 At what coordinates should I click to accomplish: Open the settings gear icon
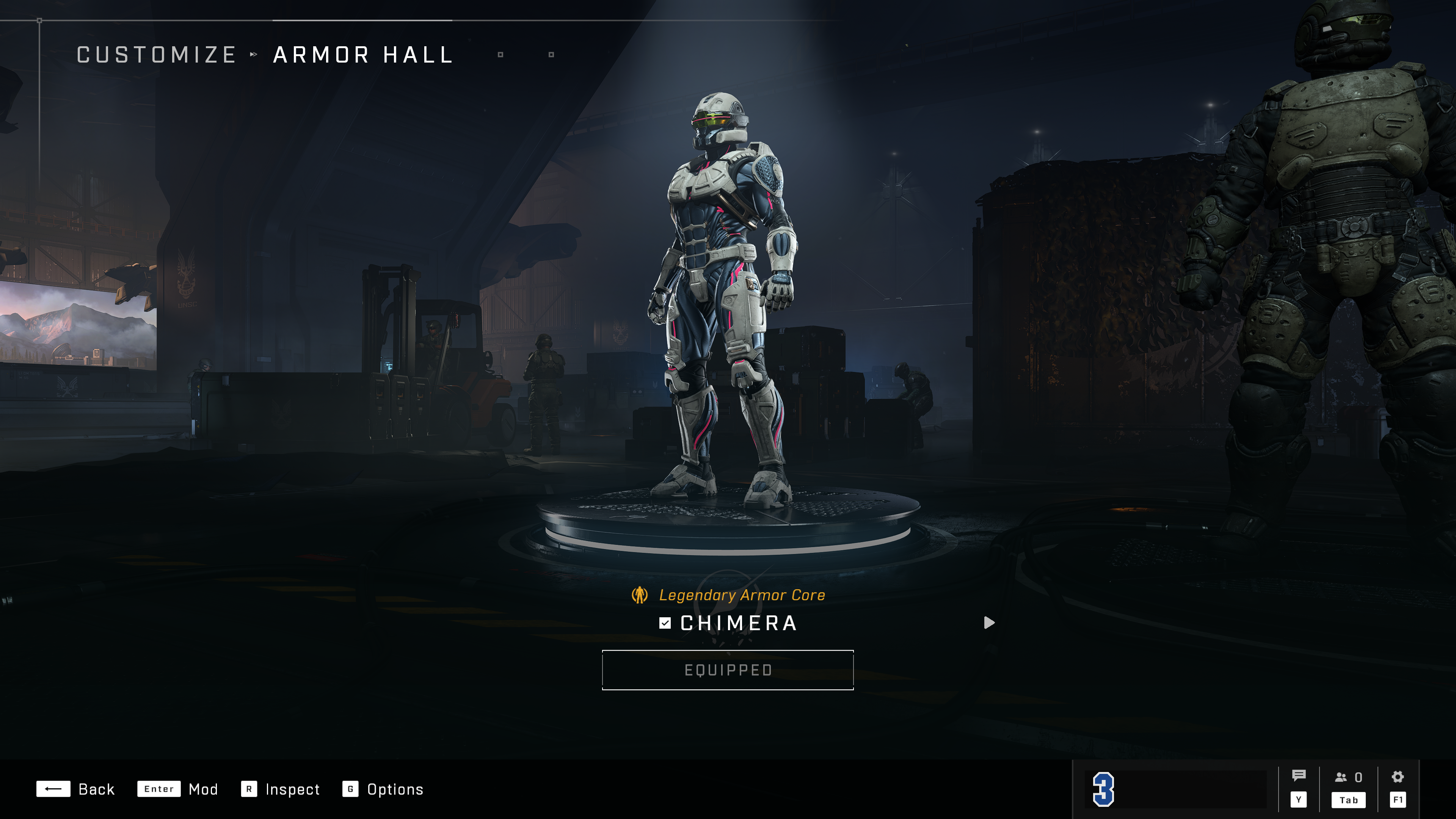[x=1397, y=777]
